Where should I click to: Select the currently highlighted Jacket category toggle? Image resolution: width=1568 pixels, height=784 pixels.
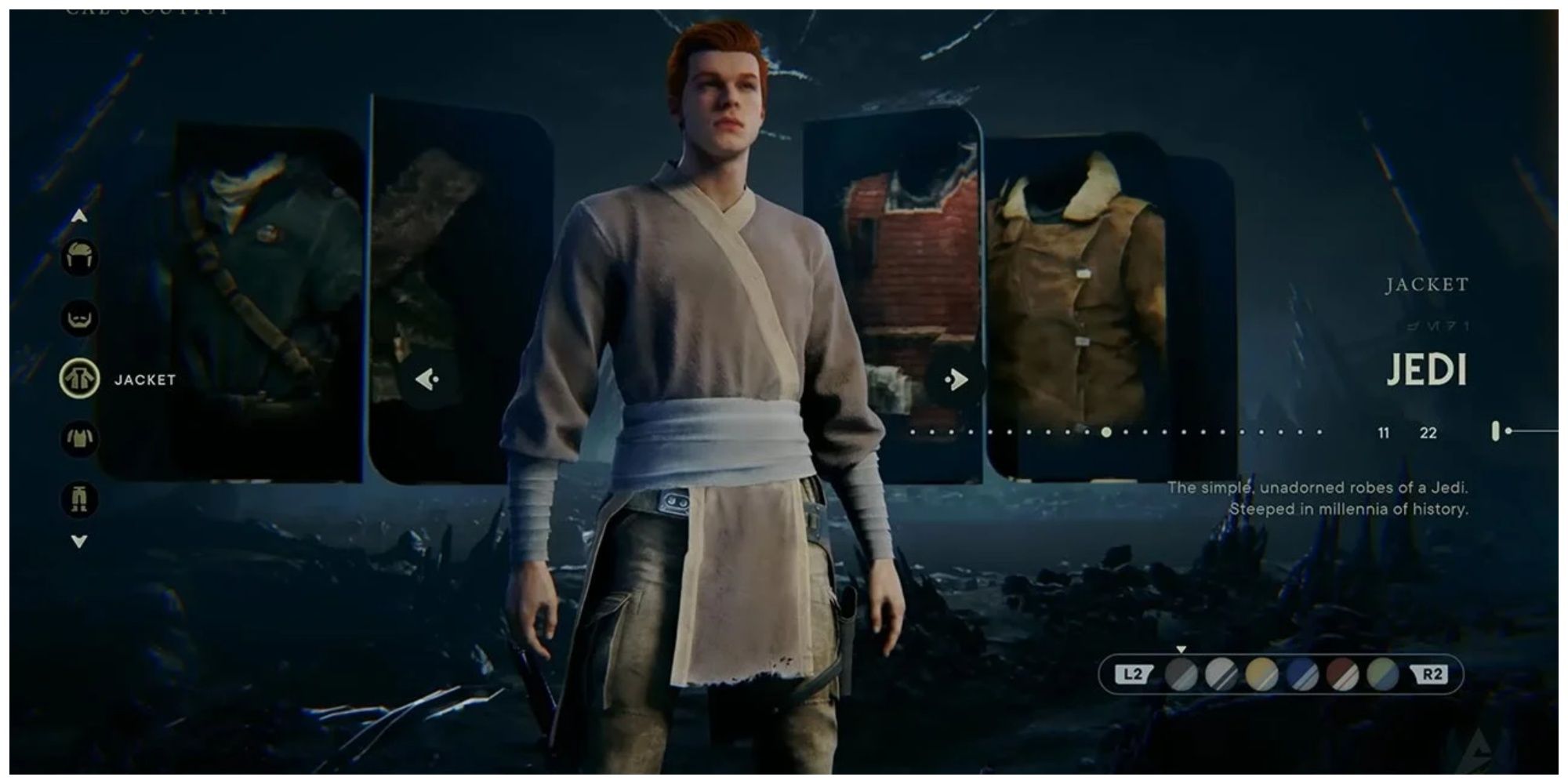pyautogui.click(x=79, y=379)
